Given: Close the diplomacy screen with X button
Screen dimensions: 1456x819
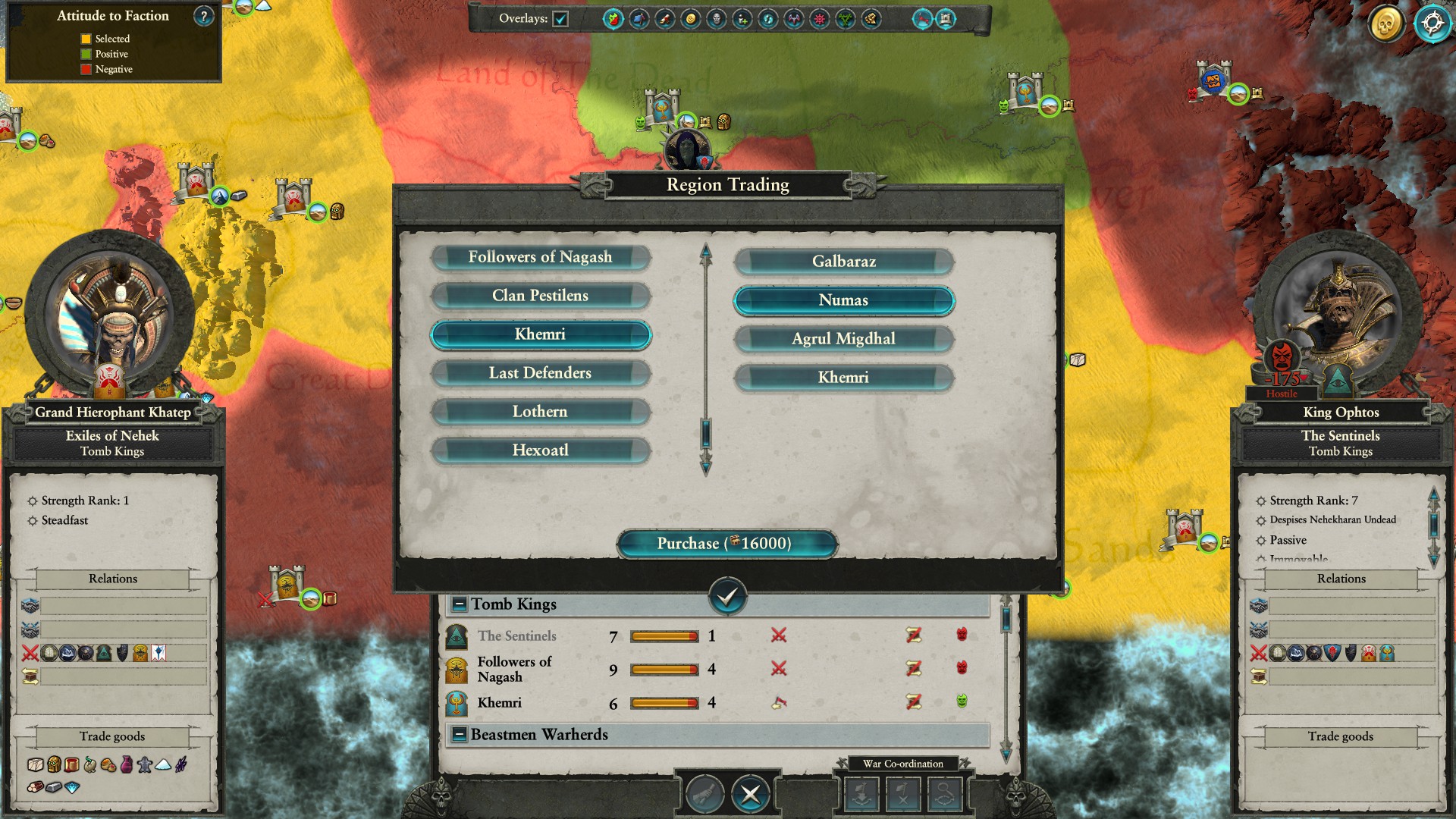Looking at the screenshot, I should pos(750,794).
